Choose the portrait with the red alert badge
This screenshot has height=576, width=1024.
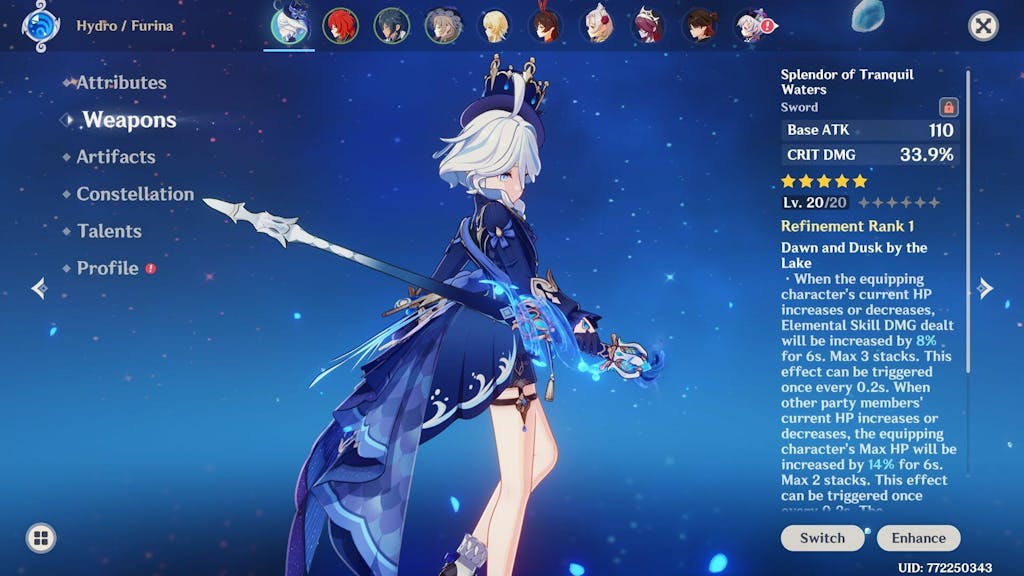coord(753,26)
